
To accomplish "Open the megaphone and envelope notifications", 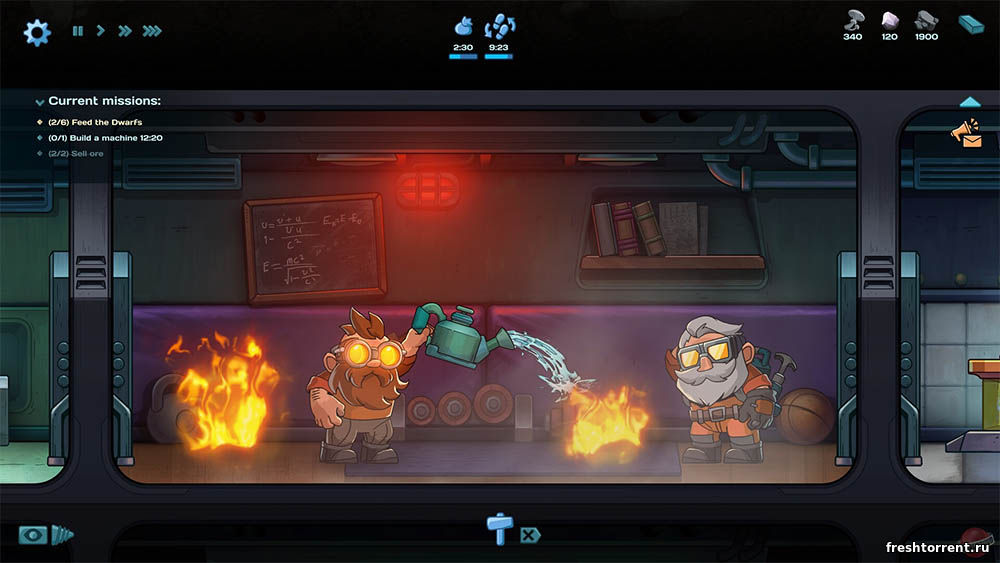I will tap(967, 134).
